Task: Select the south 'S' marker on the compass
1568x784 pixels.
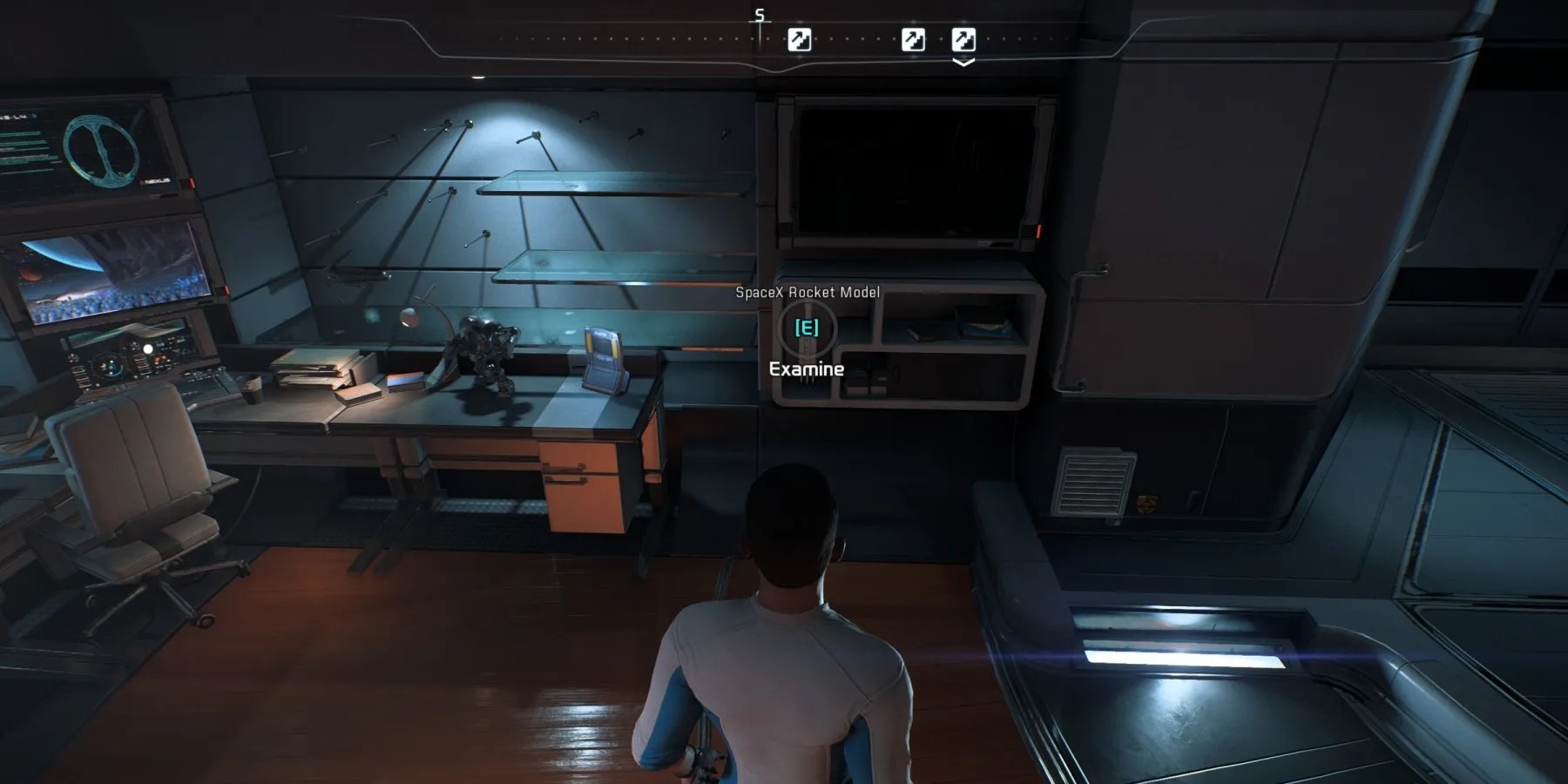Action: click(x=759, y=15)
